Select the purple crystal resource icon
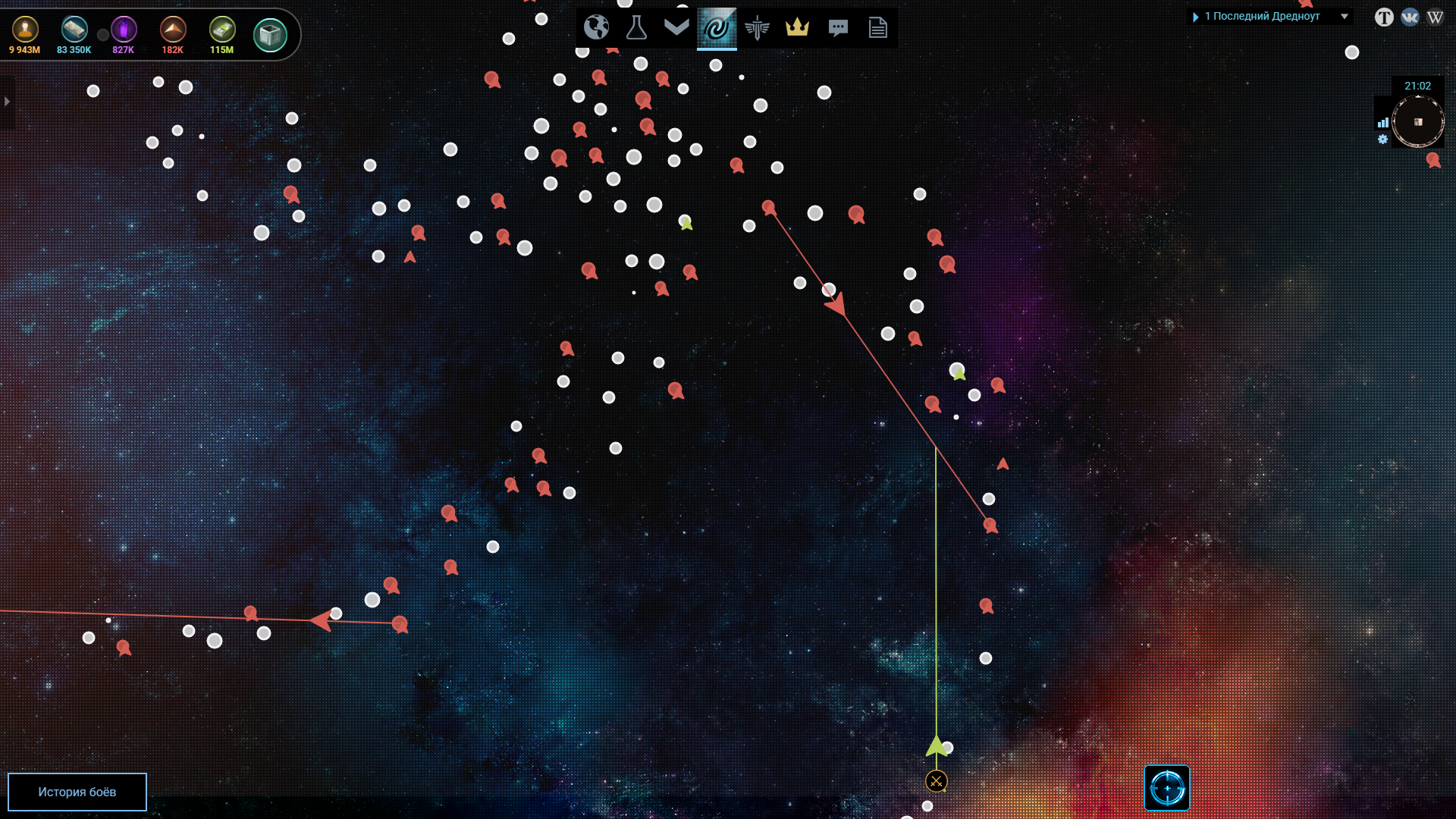This screenshot has height=819, width=1456. pos(124,30)
